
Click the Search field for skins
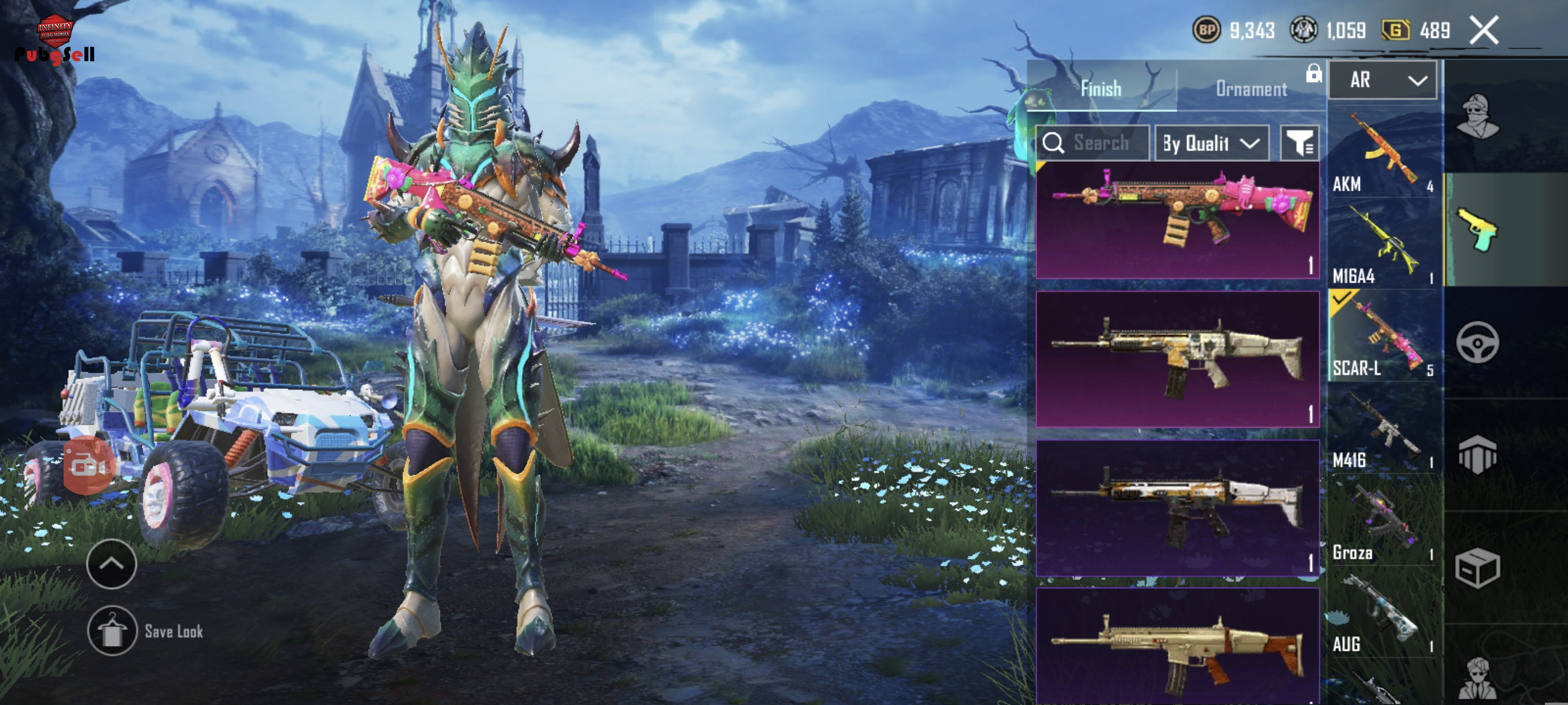[x=1093, y=143]
